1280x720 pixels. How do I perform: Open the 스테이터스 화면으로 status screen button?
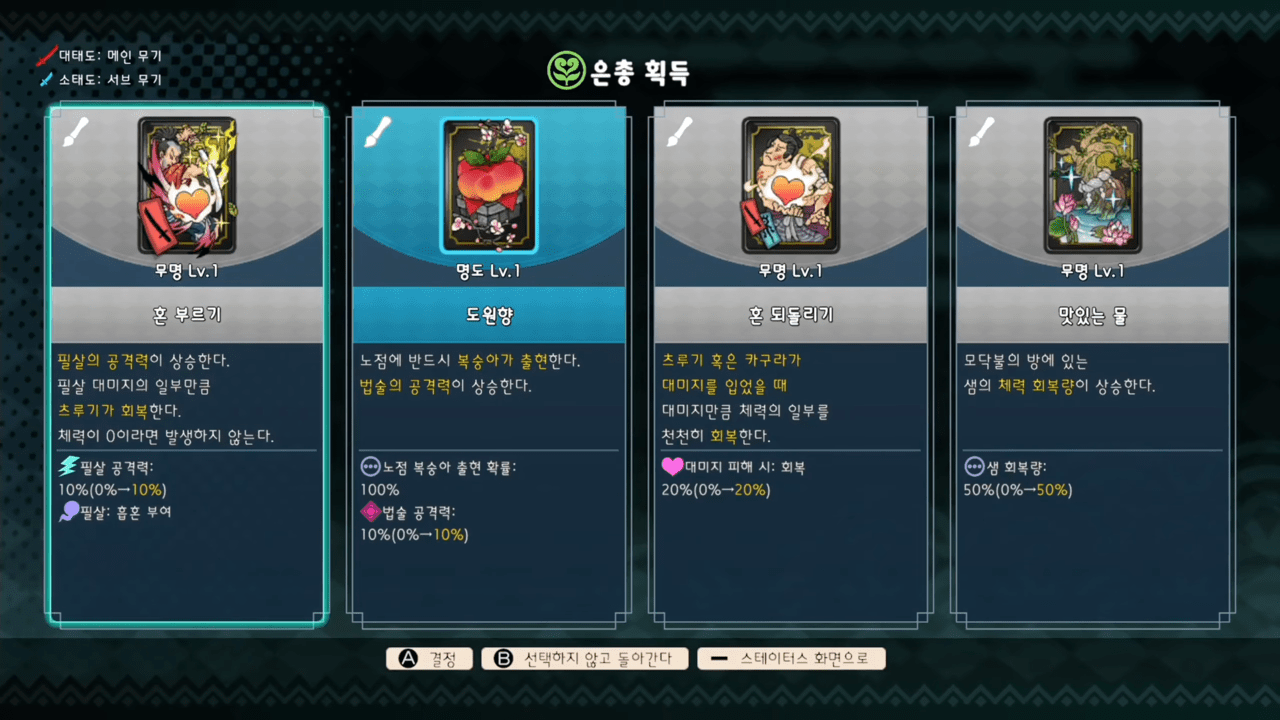click(x=792, y=658)
